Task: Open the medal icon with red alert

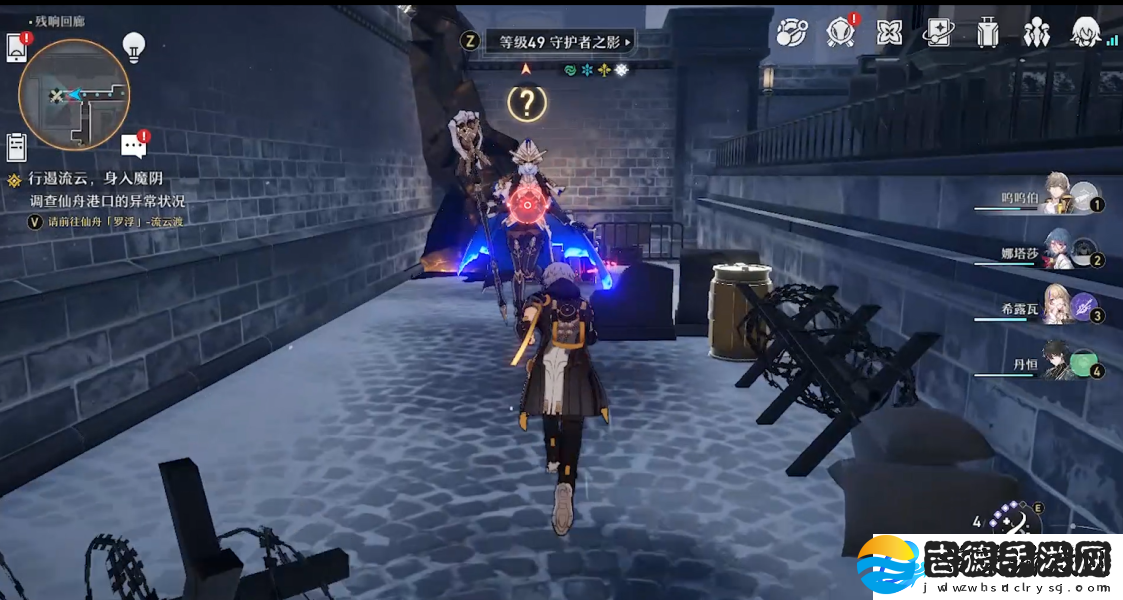Action: (x=841, y=33)
